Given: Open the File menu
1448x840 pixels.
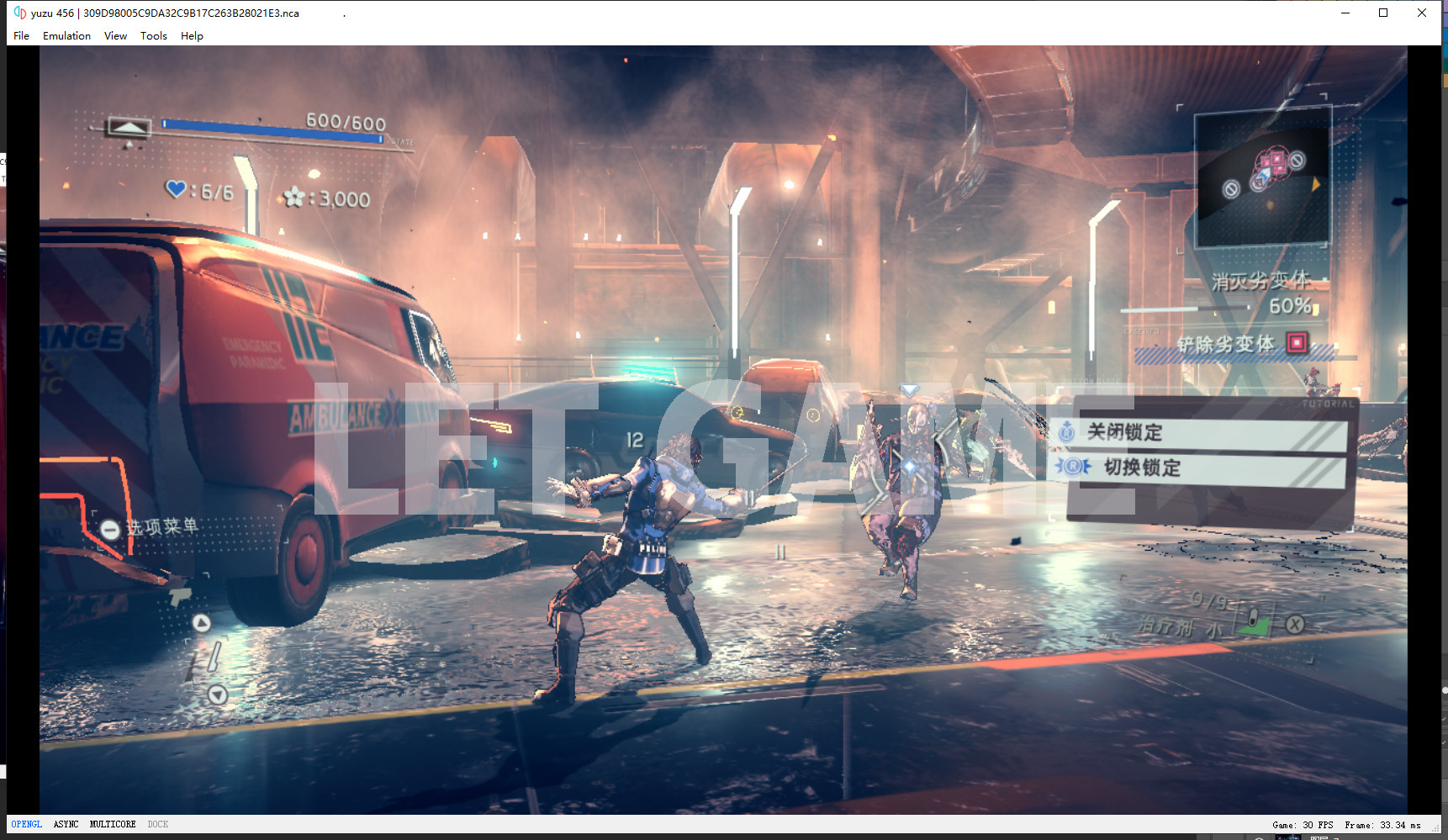Looking at the screenshot, I should pyautogui.click(x=21, y=36).
